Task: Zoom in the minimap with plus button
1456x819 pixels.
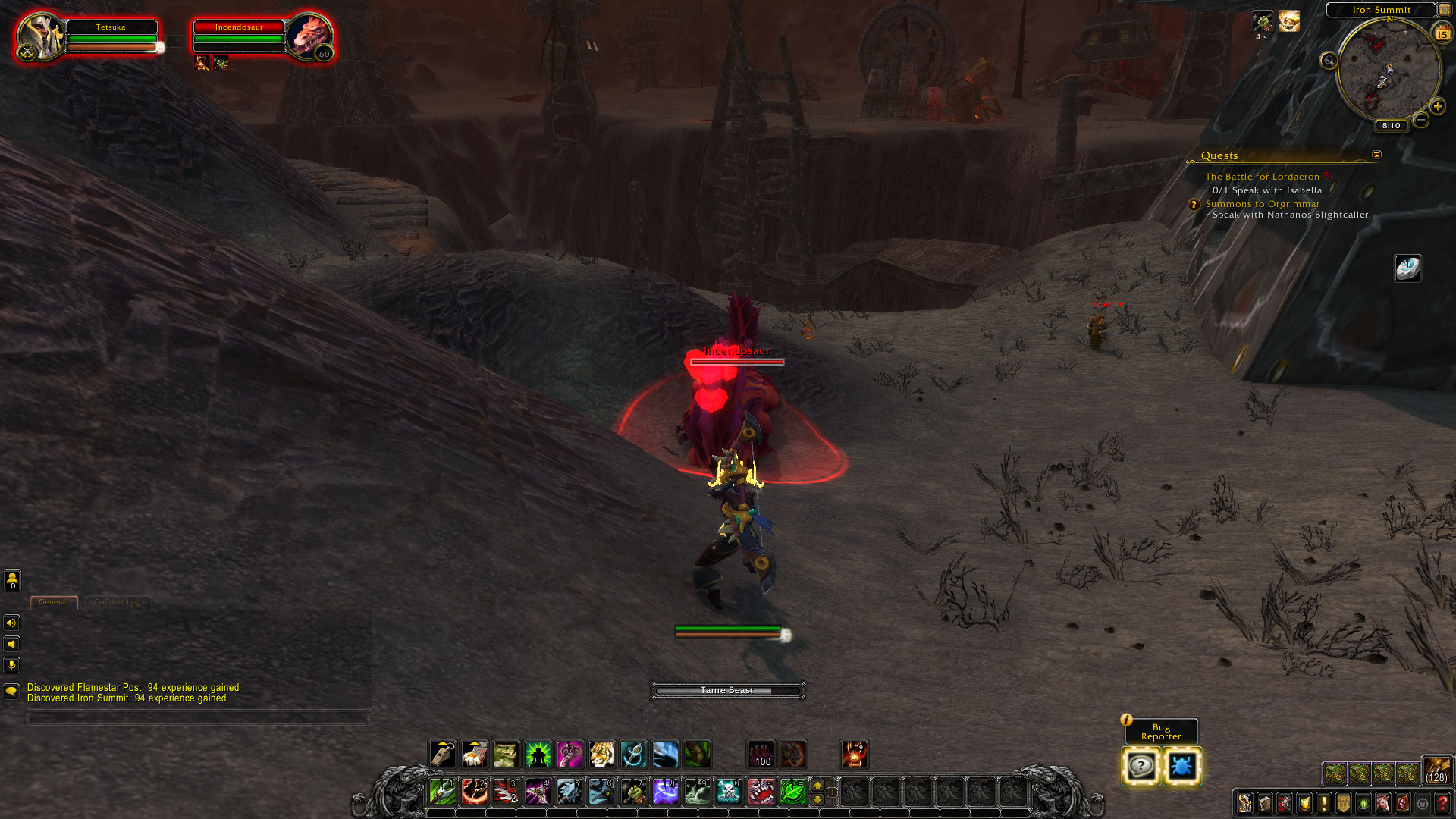Action: (1438, 106)
